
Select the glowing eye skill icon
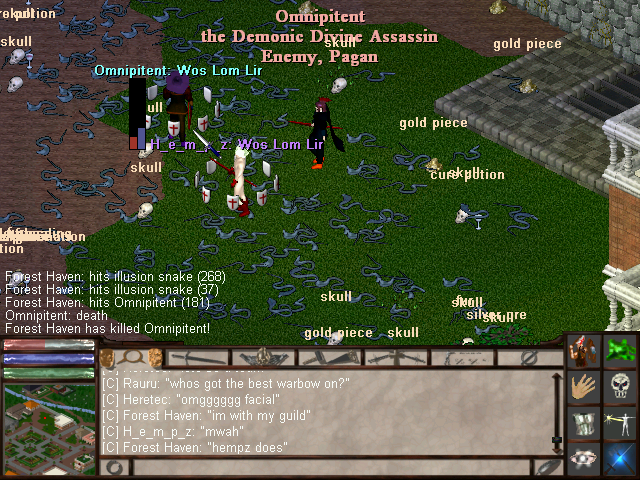(582, 458)
